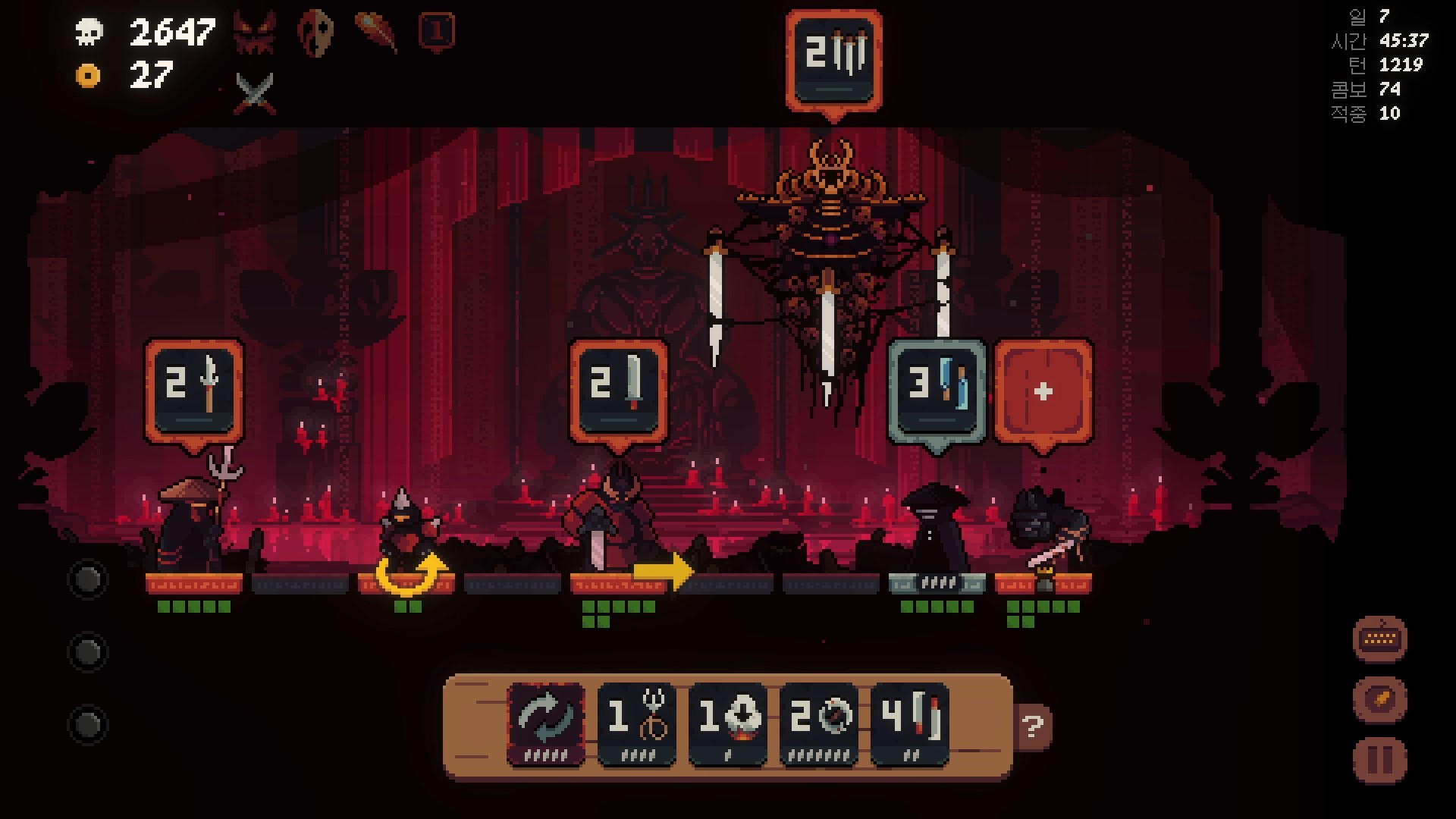
Task: Pick the smoke bomb tile
Action: point(727,724)
